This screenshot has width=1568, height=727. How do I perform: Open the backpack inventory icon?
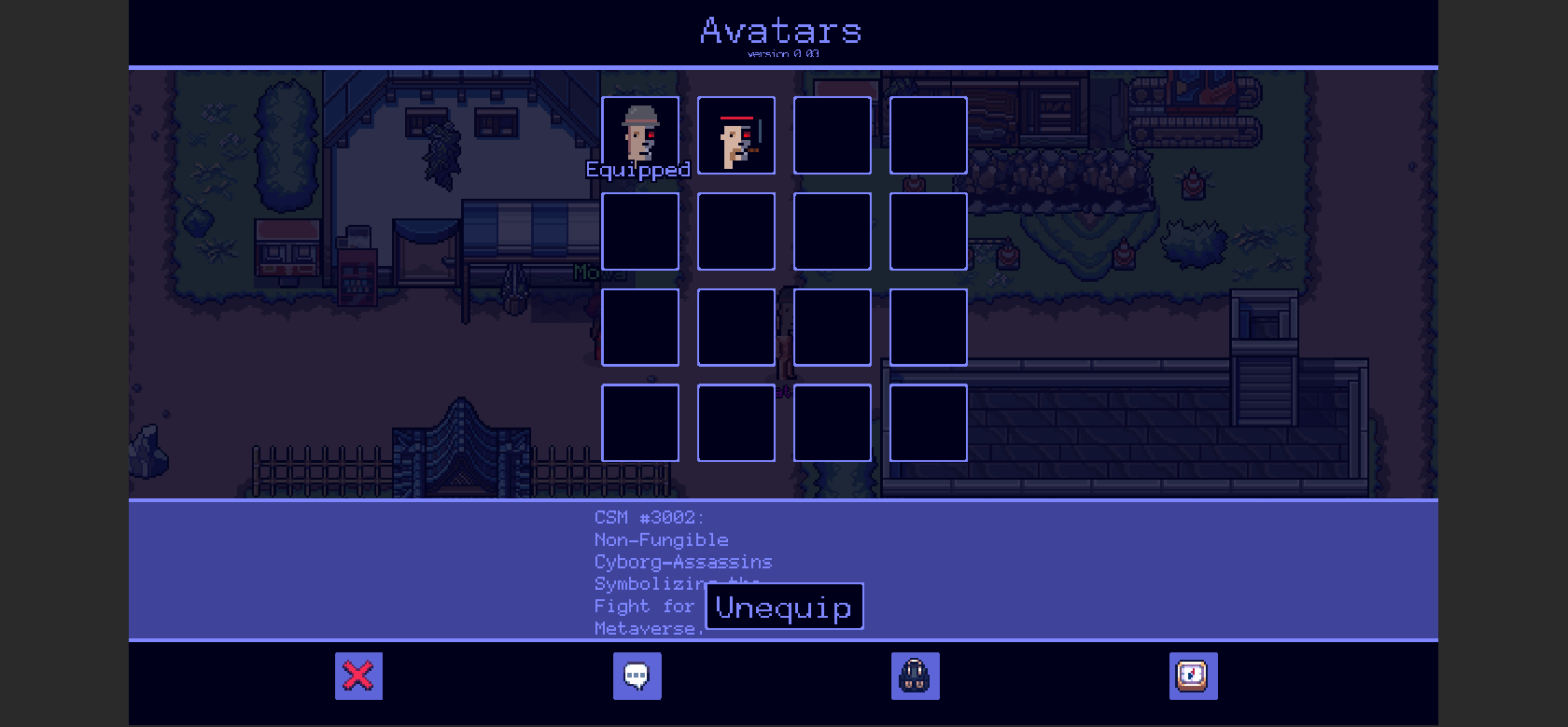(915, 676)
